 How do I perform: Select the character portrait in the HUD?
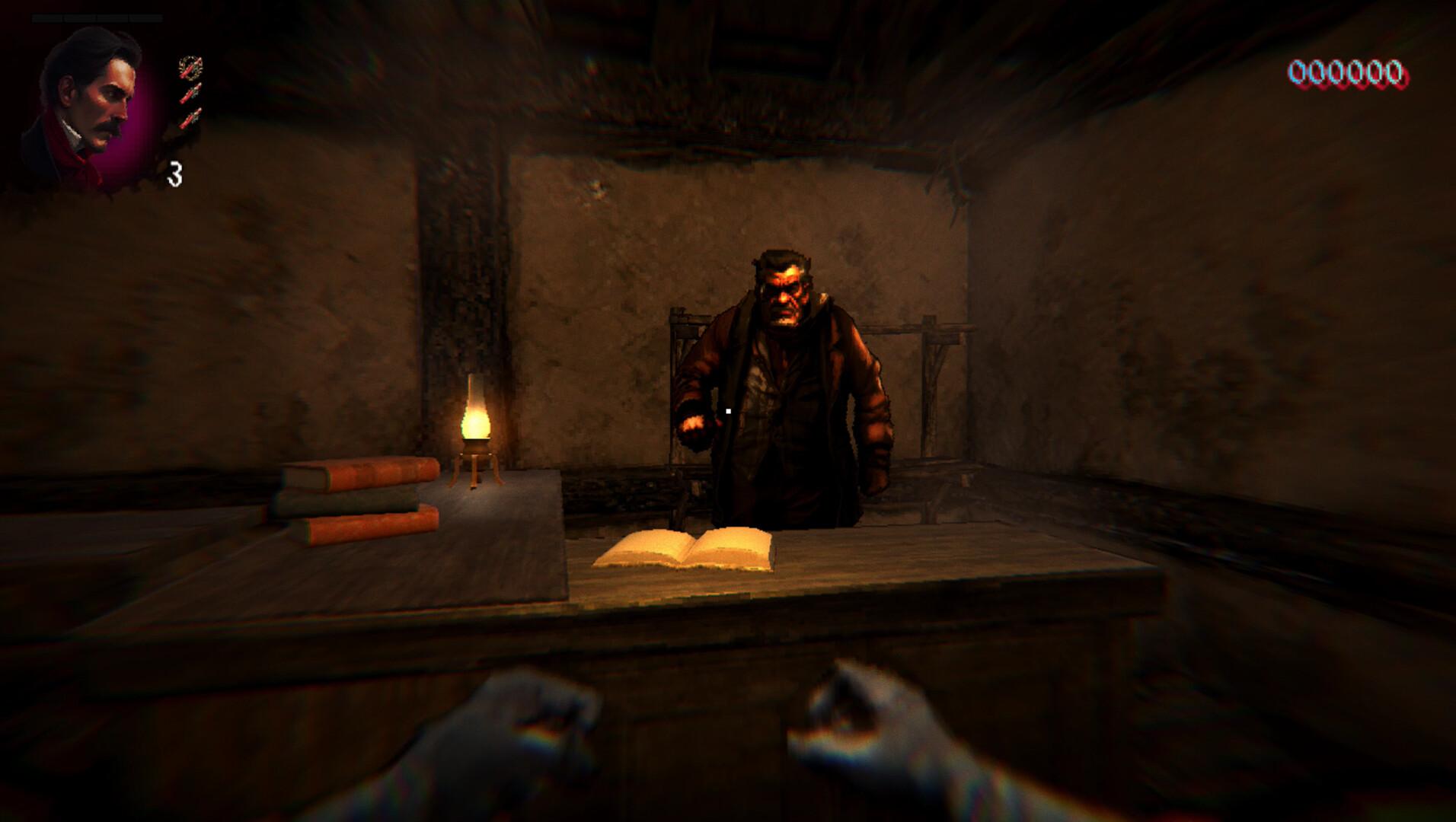(91, 99)
